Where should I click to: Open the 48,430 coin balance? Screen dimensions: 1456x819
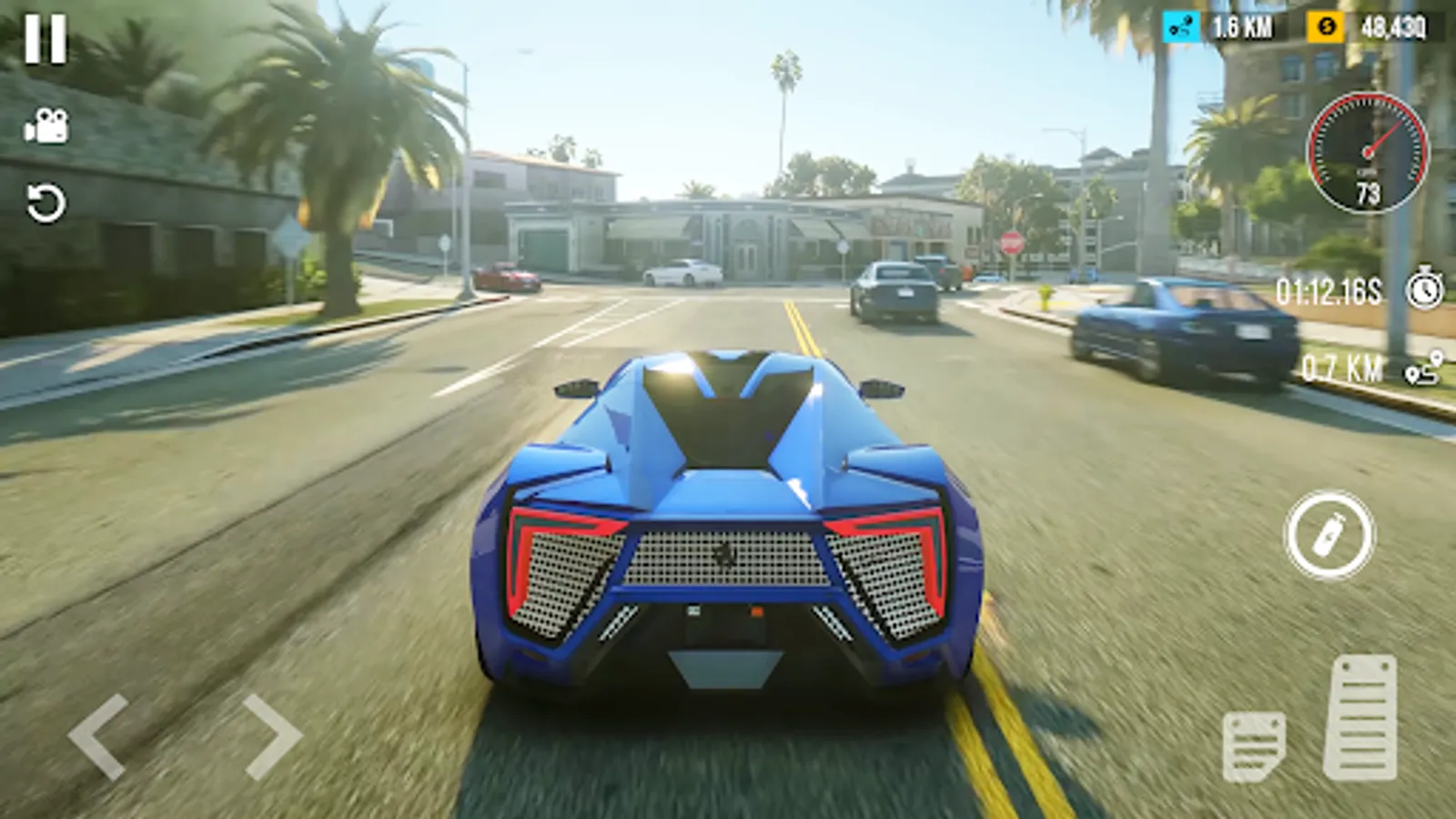click(x=1394, y=27)
